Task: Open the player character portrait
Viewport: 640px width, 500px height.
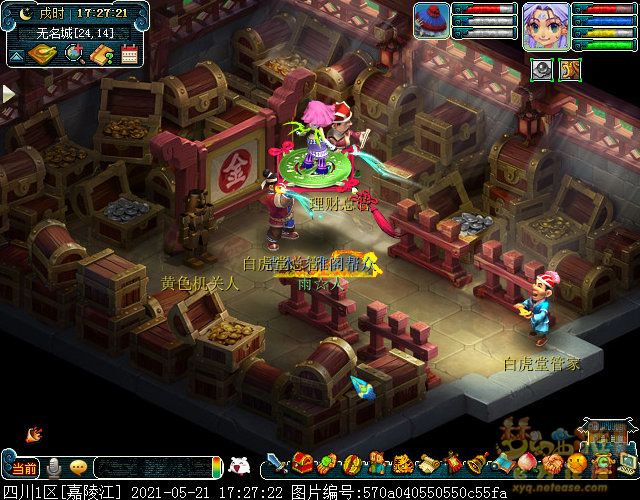Action: (x=546, y=26)
